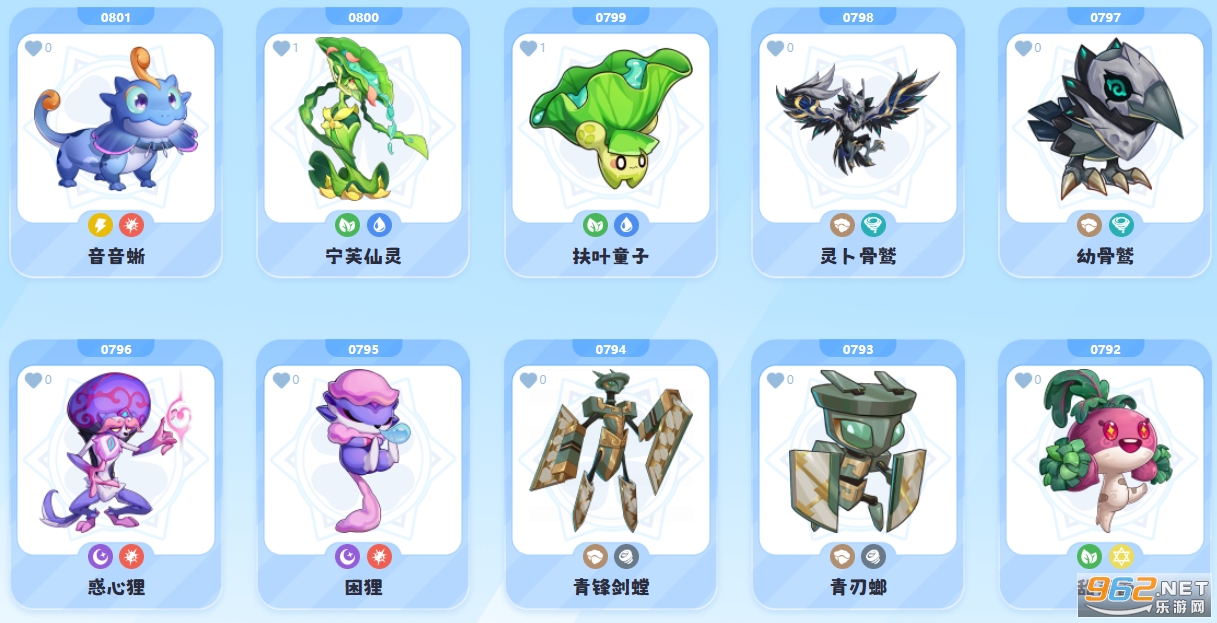Choose the whirlwind type icon on 灵卜骨鹫
Screen dimensions: 1217x623
(x=873, y=225)
